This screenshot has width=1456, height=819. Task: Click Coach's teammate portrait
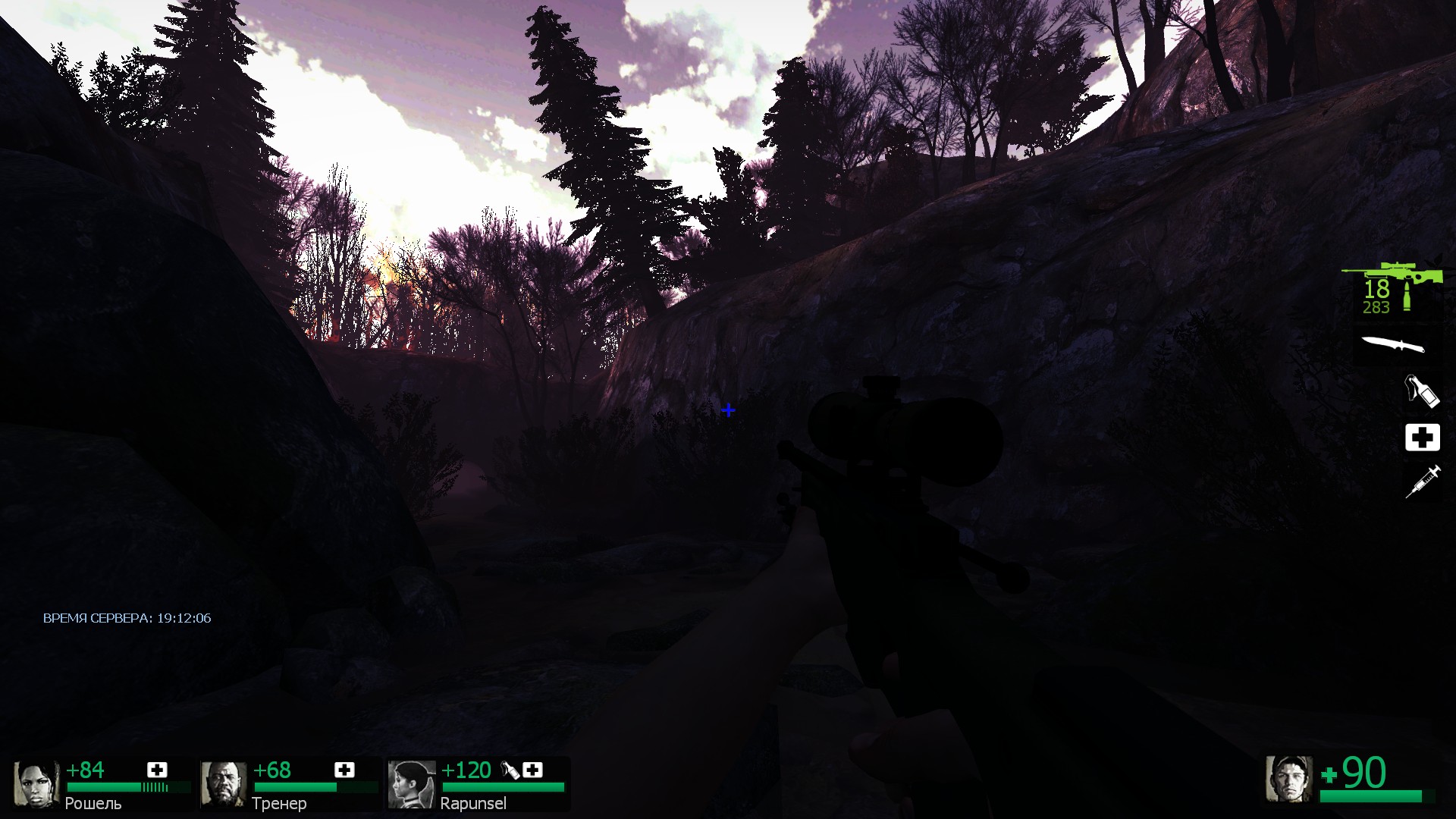point(223,785)
